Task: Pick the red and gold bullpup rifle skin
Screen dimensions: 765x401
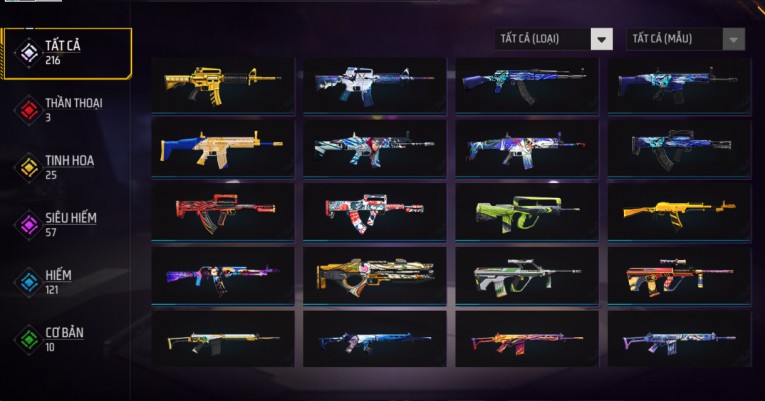Action: [679, 275]
